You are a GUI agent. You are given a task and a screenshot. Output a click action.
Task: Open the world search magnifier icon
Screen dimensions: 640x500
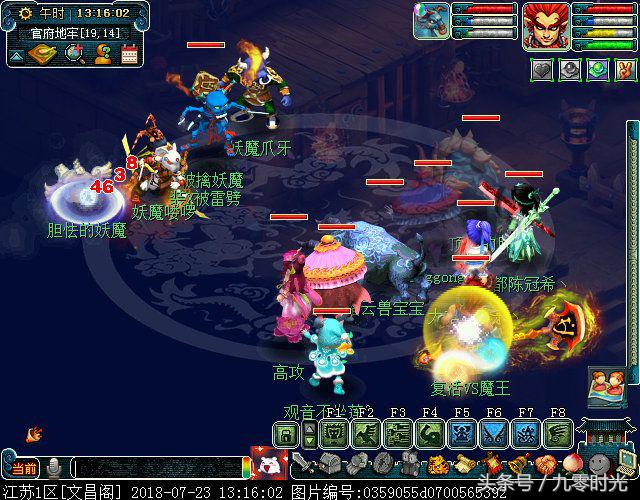(x=73, y=54)
